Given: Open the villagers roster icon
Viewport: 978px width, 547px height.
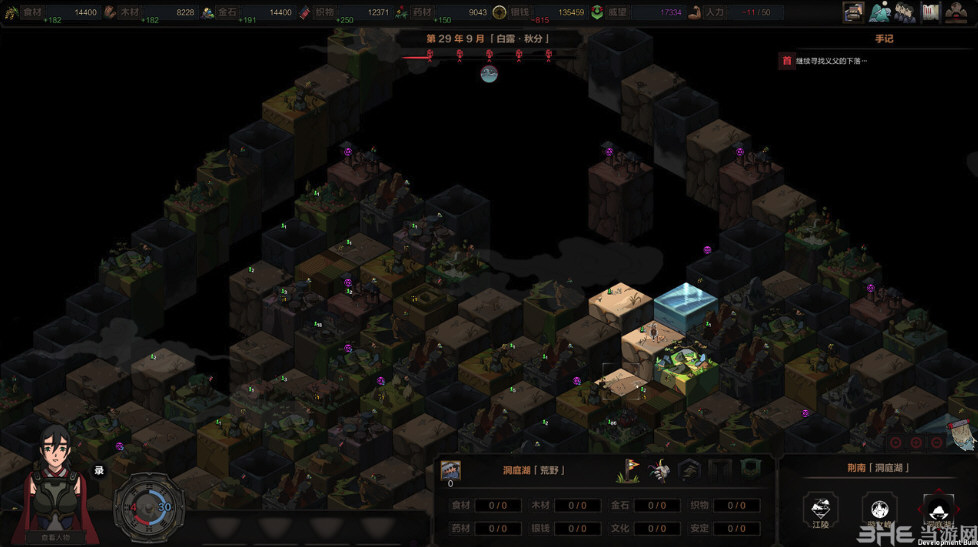Looking at the screenshot, I should coord(905,12).
